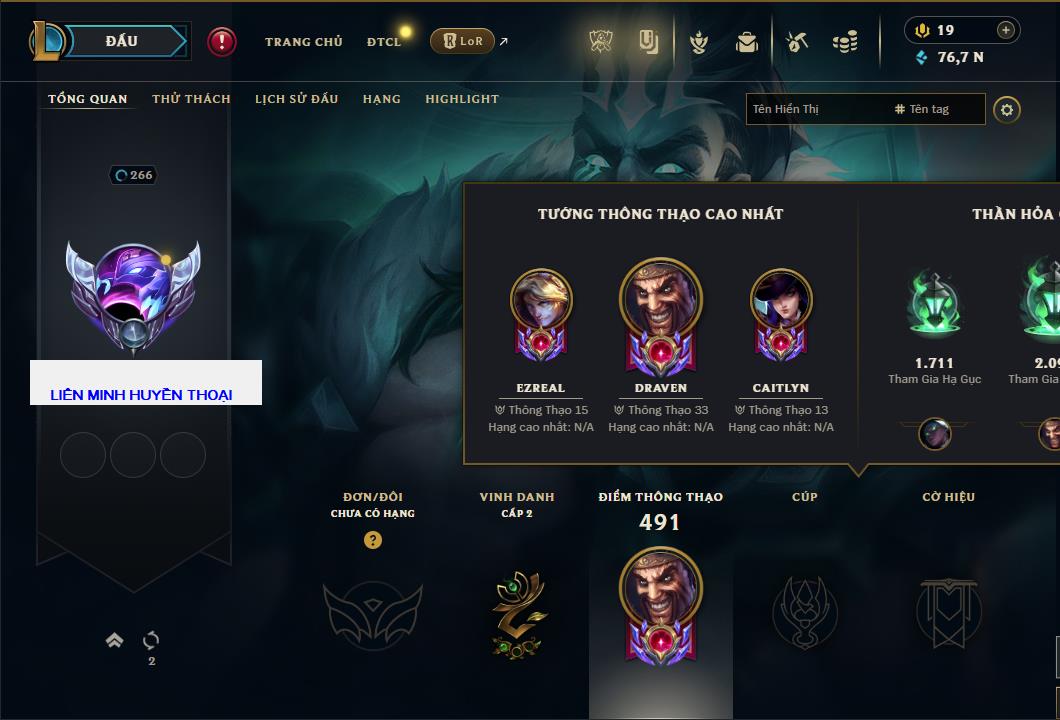Launch the LoR link button
Screen dimensions: 1060x720
click(x=463, y=42)
